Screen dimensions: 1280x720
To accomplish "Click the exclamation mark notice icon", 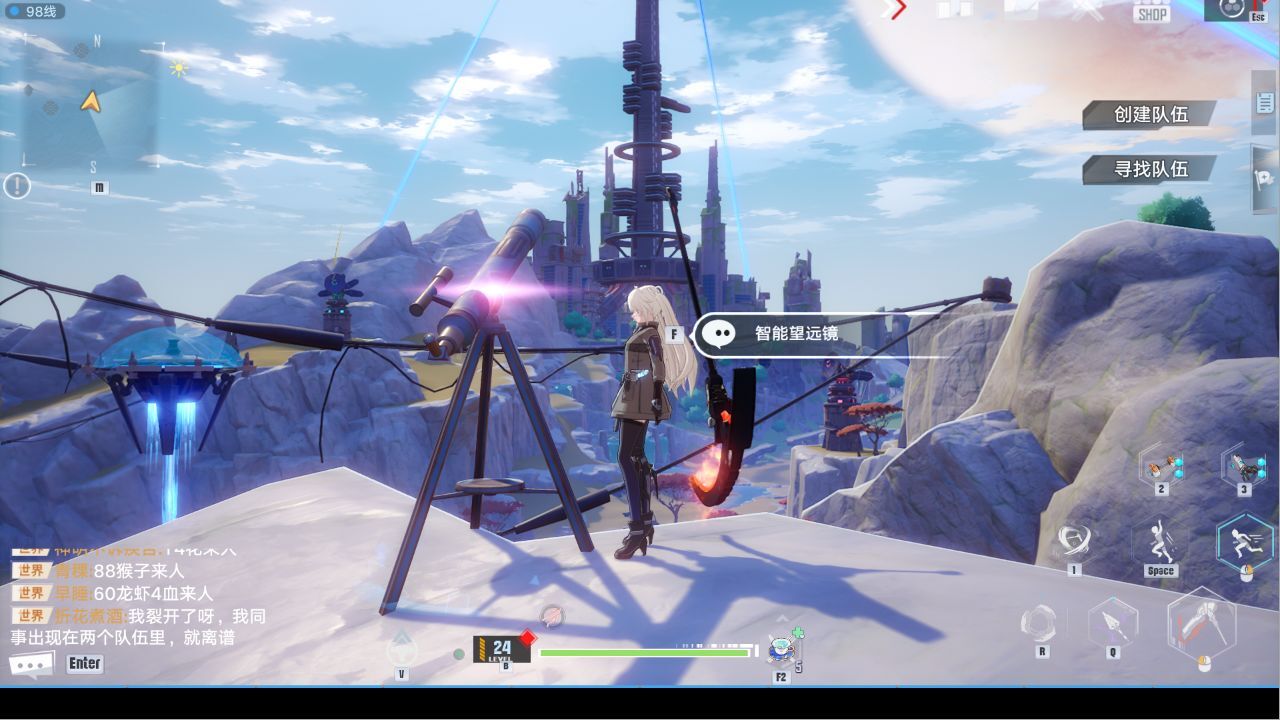I will click(x=17, y=185).
